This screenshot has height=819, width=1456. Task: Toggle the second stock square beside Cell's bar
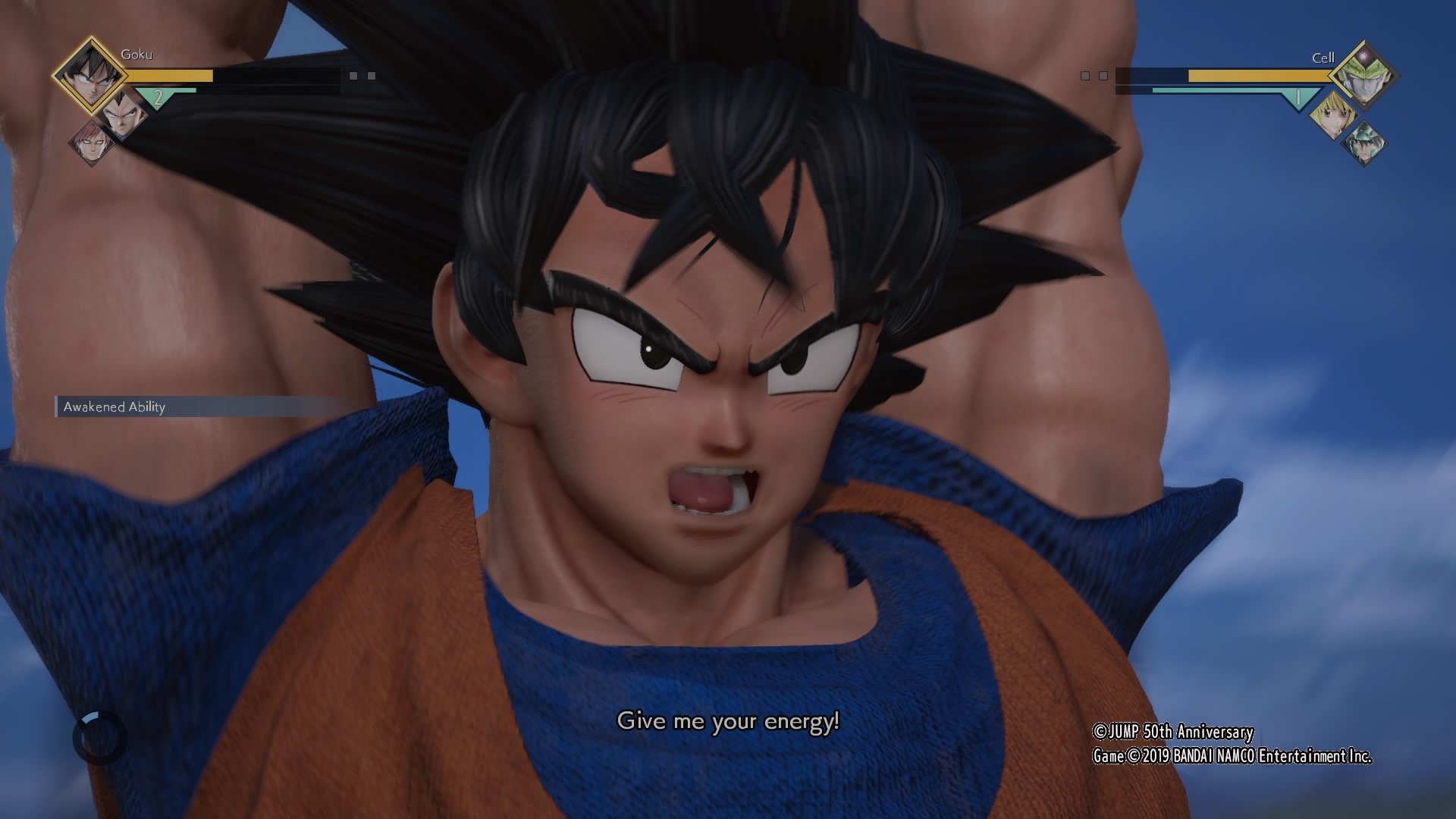pos(1103,76)
